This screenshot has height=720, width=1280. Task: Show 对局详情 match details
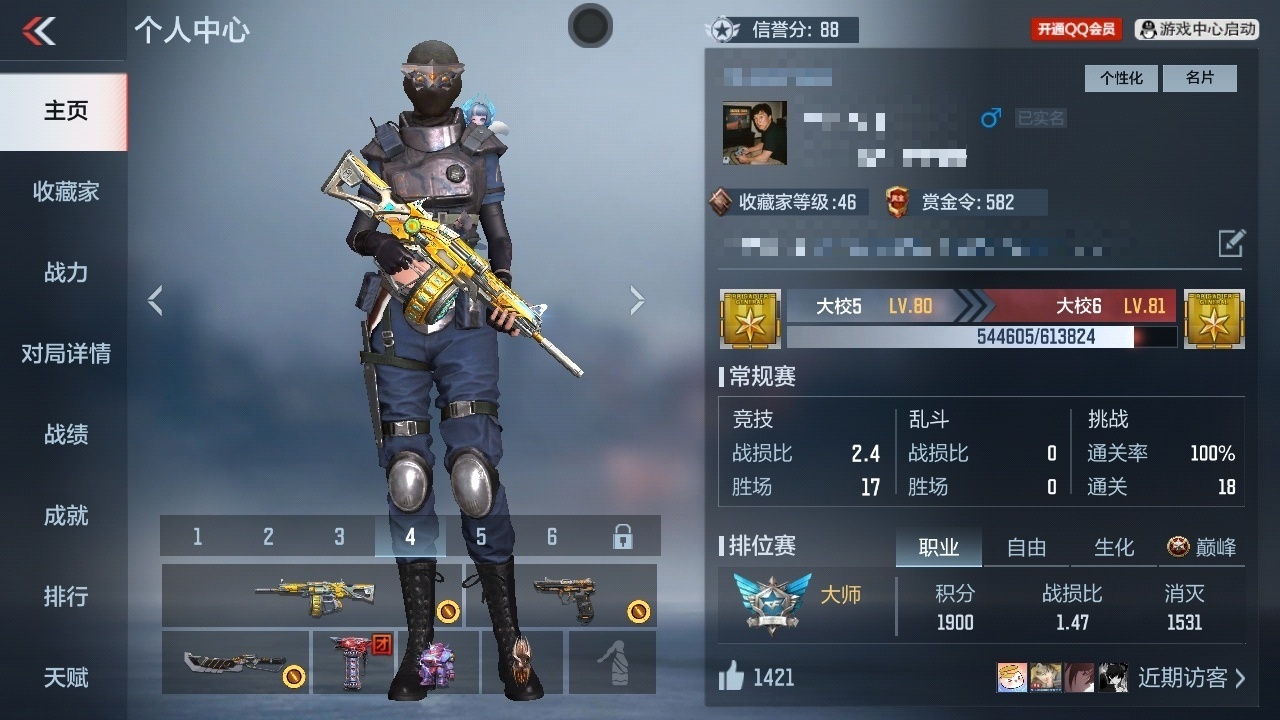[x=65, y=353]
